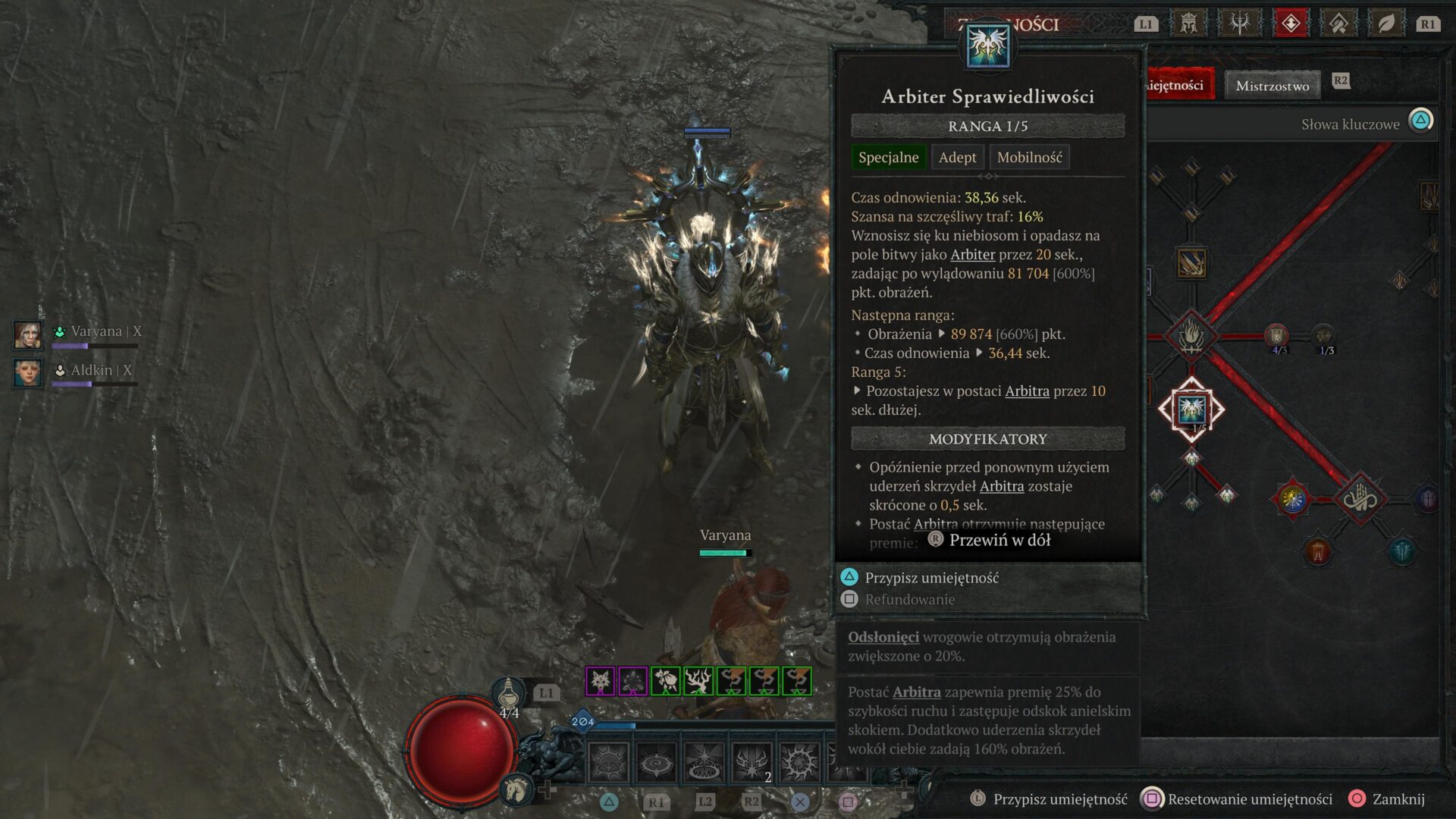Use the healing potion icon
The image size is (1456, 819).
tap(508, 693)
